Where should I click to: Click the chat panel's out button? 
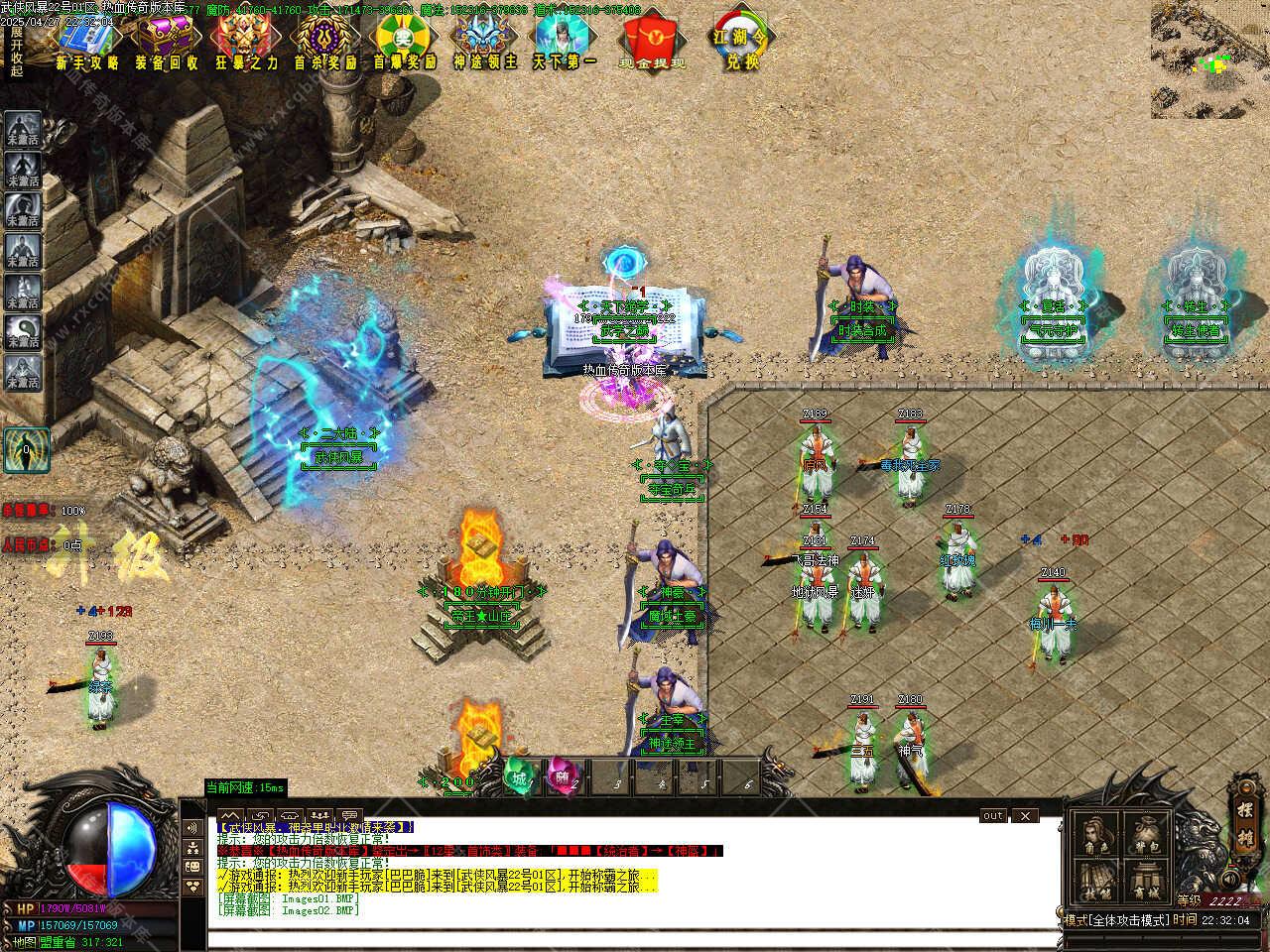993,816
